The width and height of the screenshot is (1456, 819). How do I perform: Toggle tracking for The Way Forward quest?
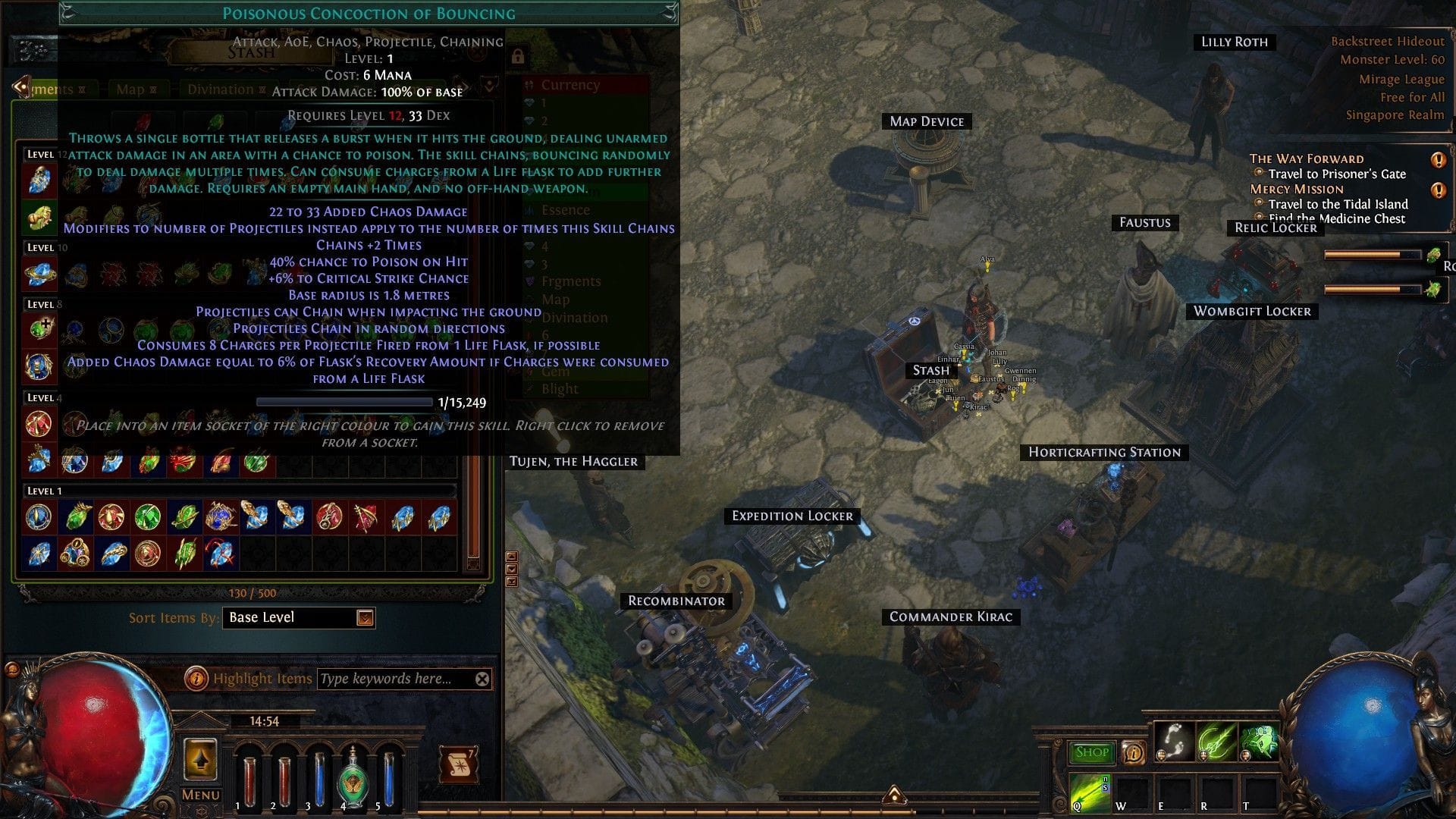1439,160
